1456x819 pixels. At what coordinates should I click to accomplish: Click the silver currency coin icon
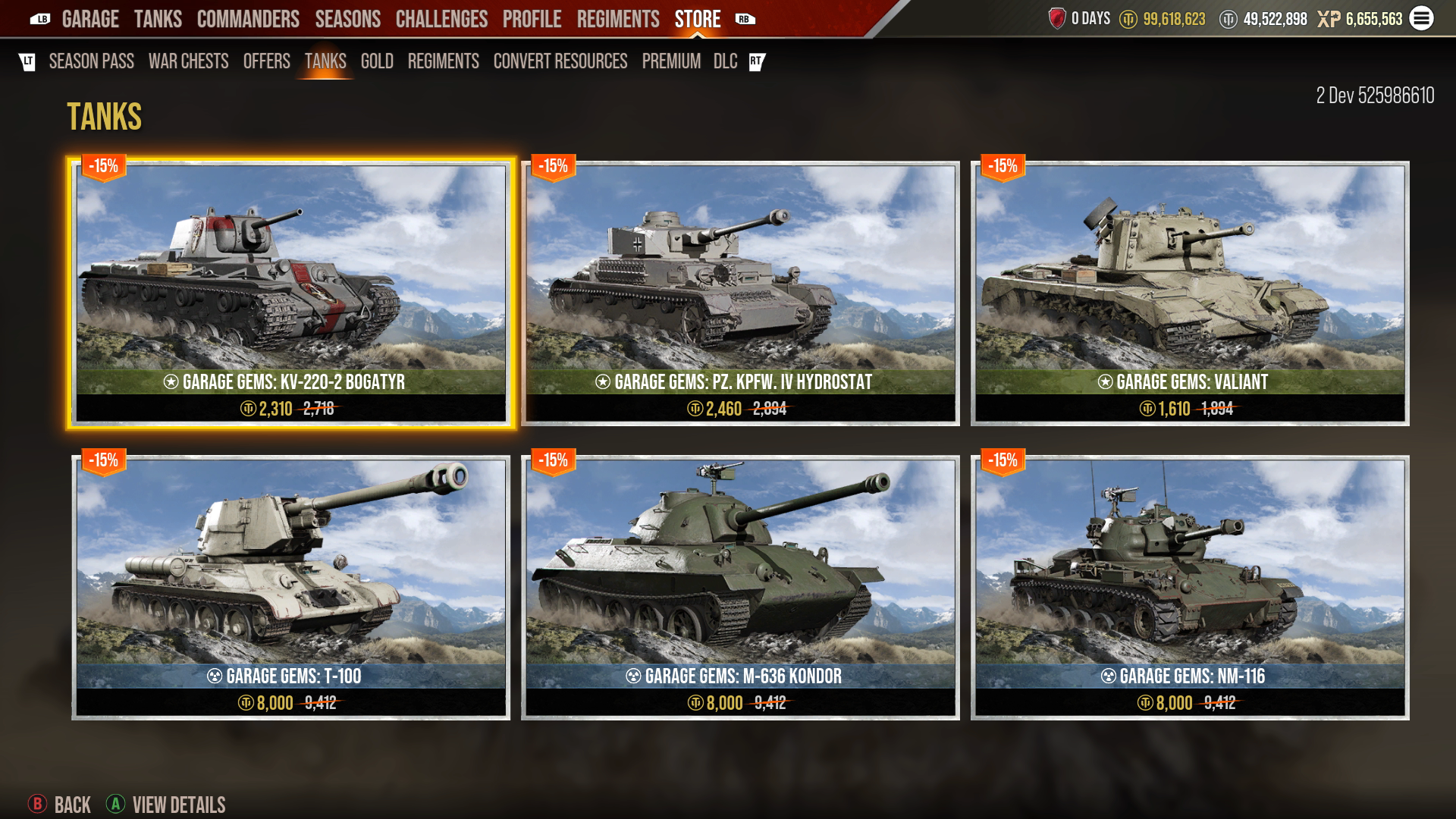pyautogui.click(x=1229, y=18)
